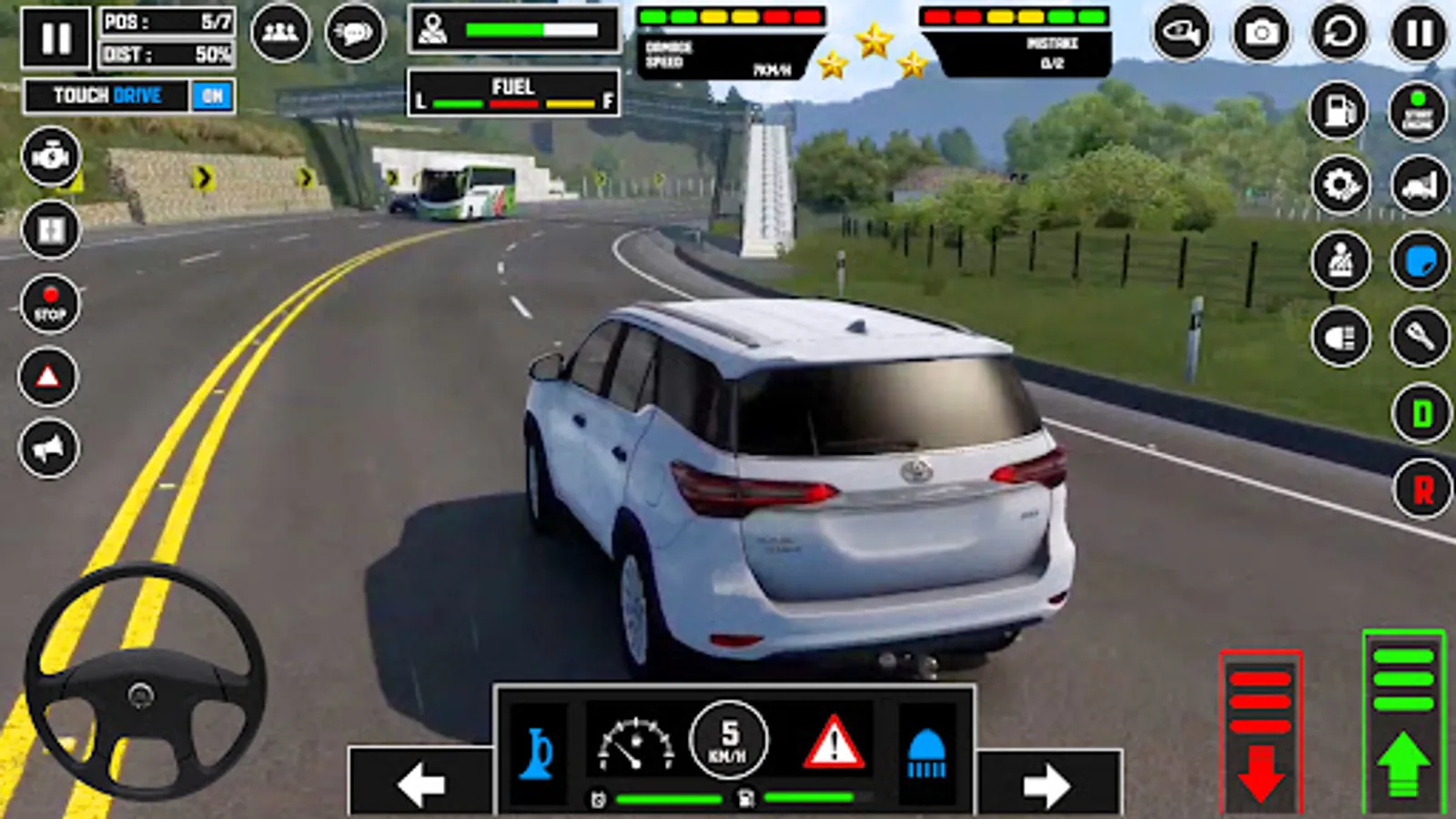
Task: Turn the steering wheel
Action: click(141, 693)
